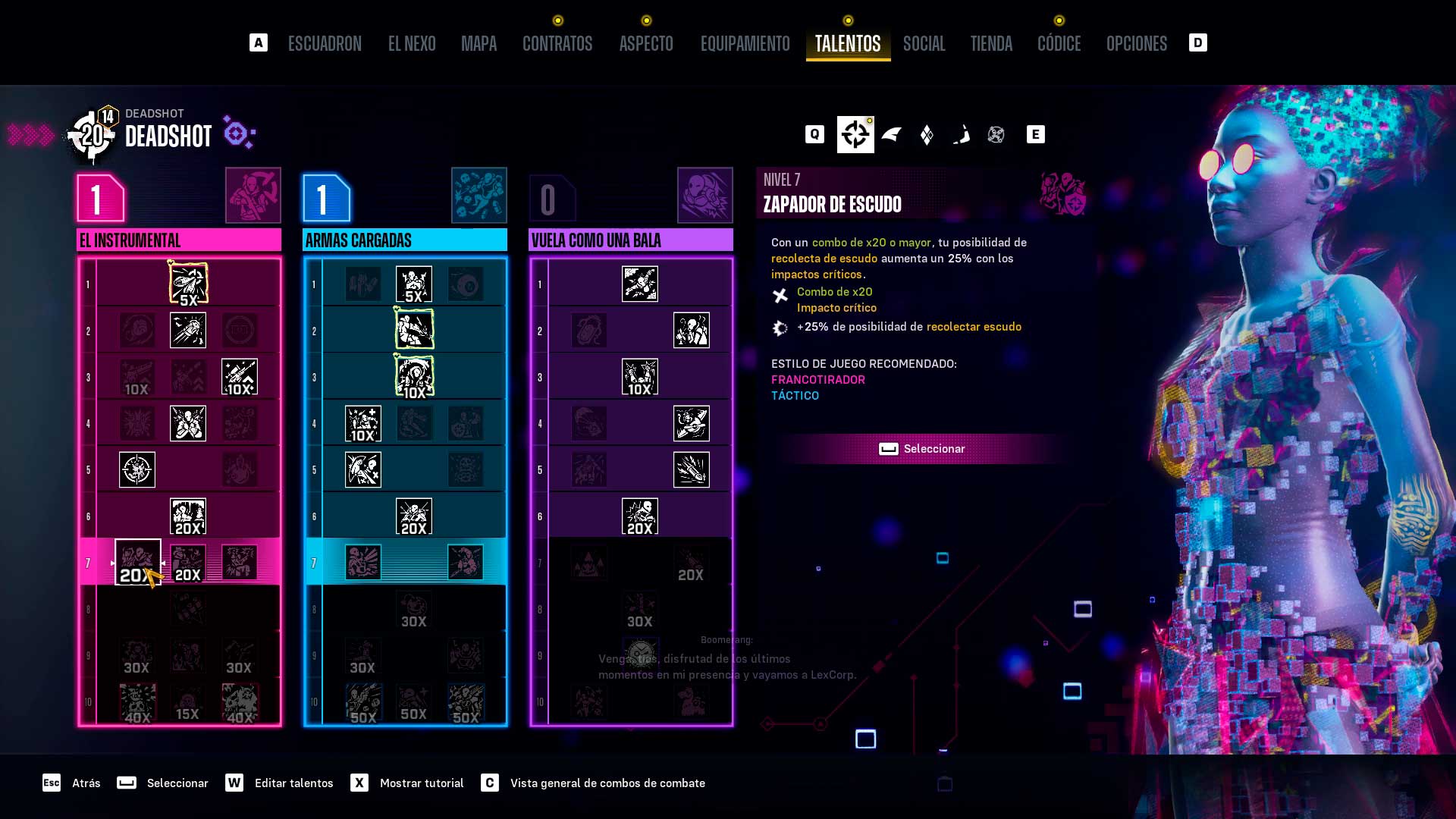Switch to El Nexo tab
Screen dimensions: 1456x819
click(412, 44)
